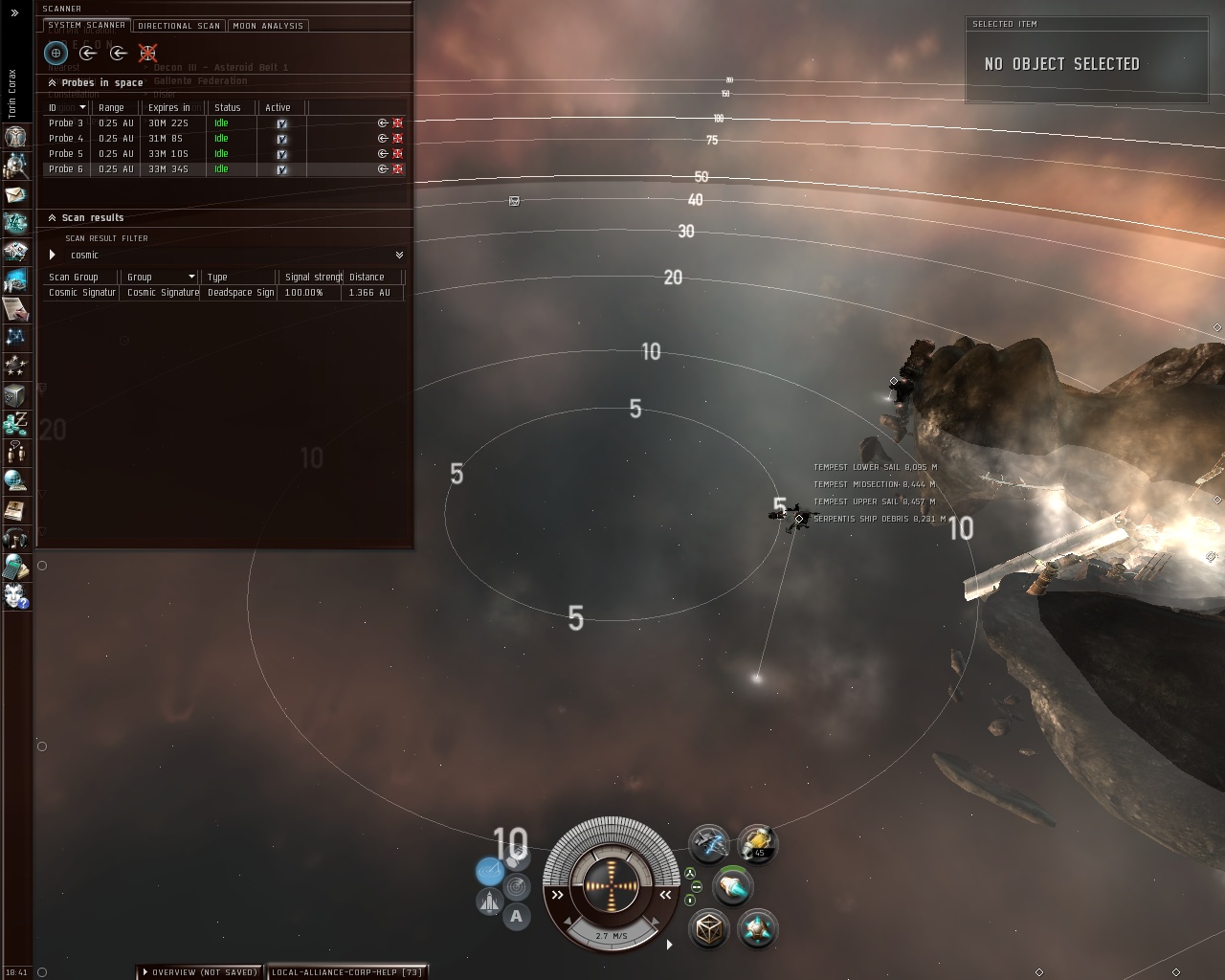1225x980 pixels.
Task: Collapse the Probes in space section
Action: [52, 83]
